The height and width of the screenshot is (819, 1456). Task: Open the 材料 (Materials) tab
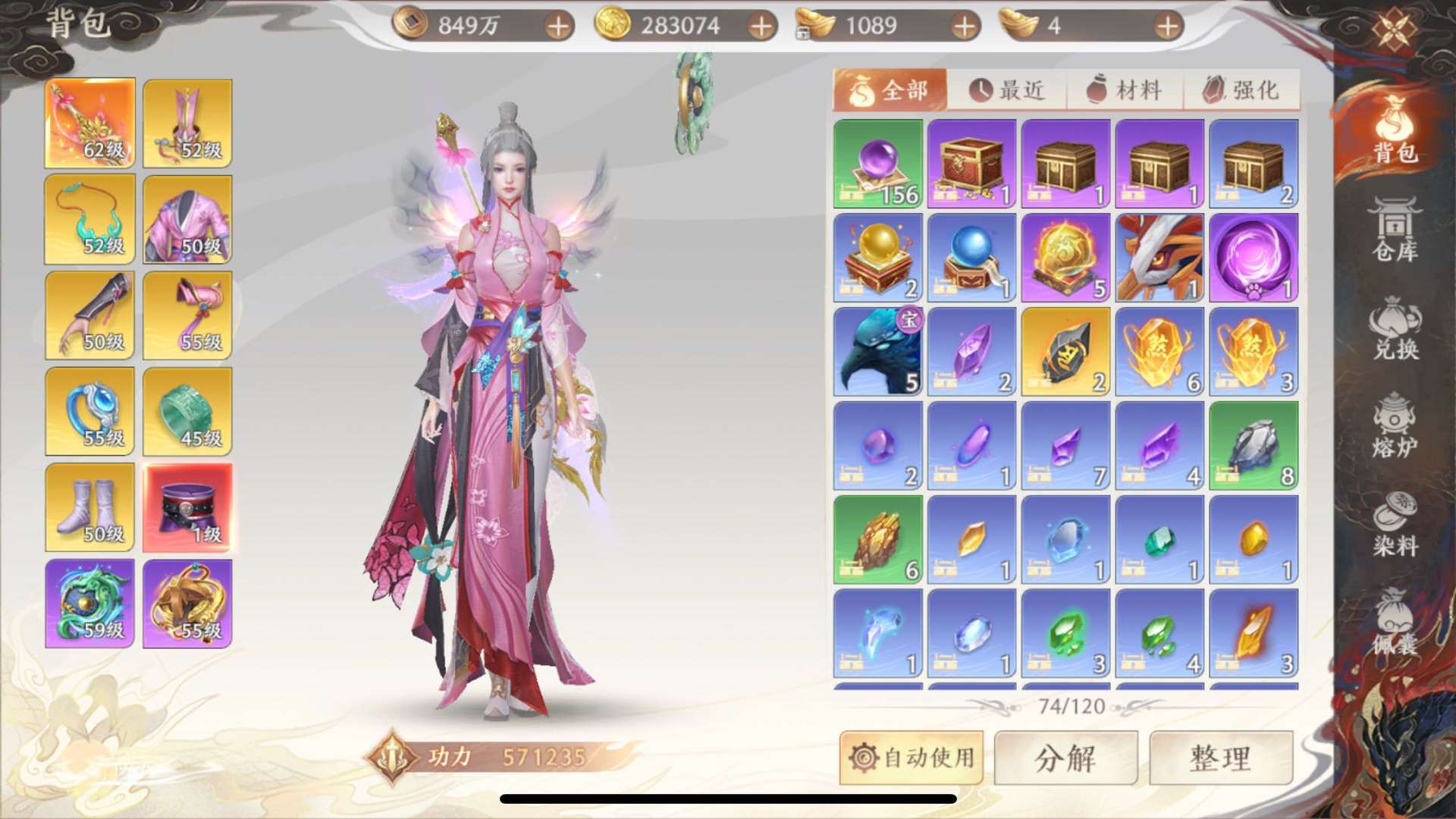click(x=1125, y=90)
